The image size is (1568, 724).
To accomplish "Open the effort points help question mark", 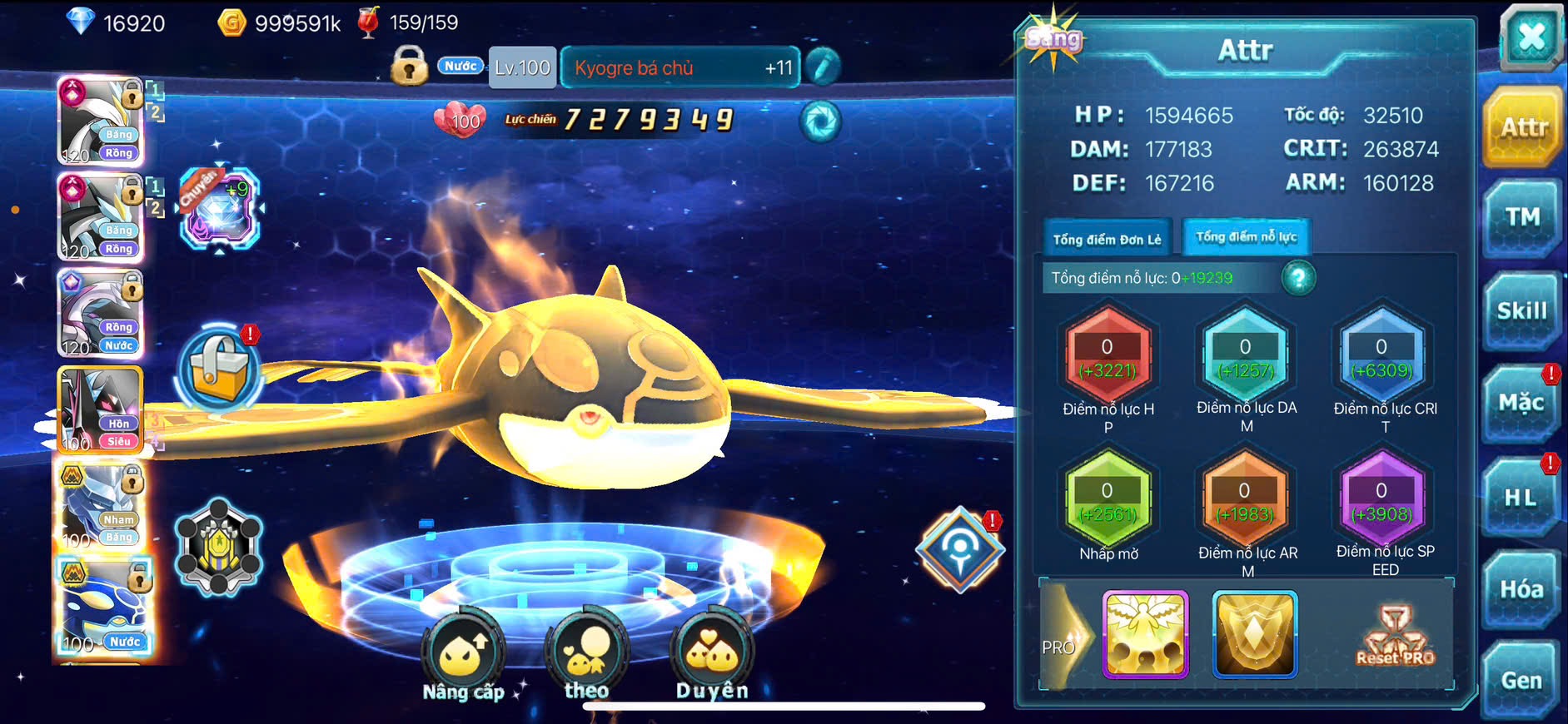I will pos(1298,278).
